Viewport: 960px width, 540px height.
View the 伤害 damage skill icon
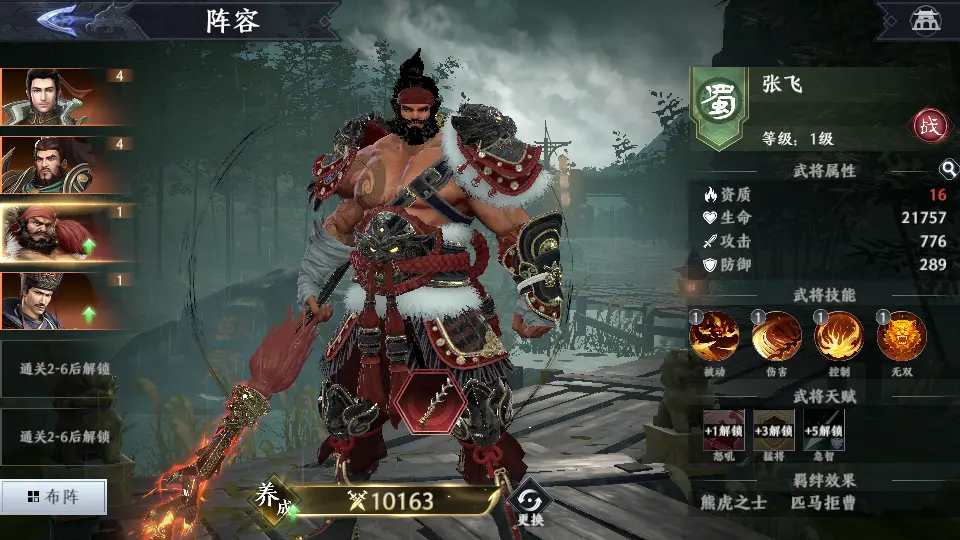tap(777, 337)
